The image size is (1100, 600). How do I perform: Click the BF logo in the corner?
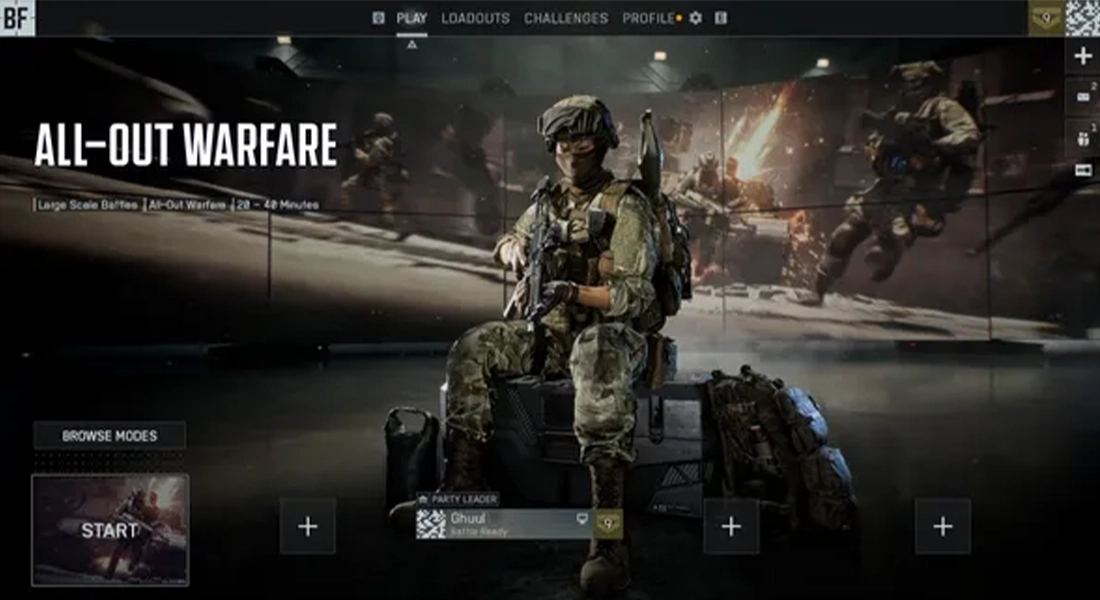point(17,17)
